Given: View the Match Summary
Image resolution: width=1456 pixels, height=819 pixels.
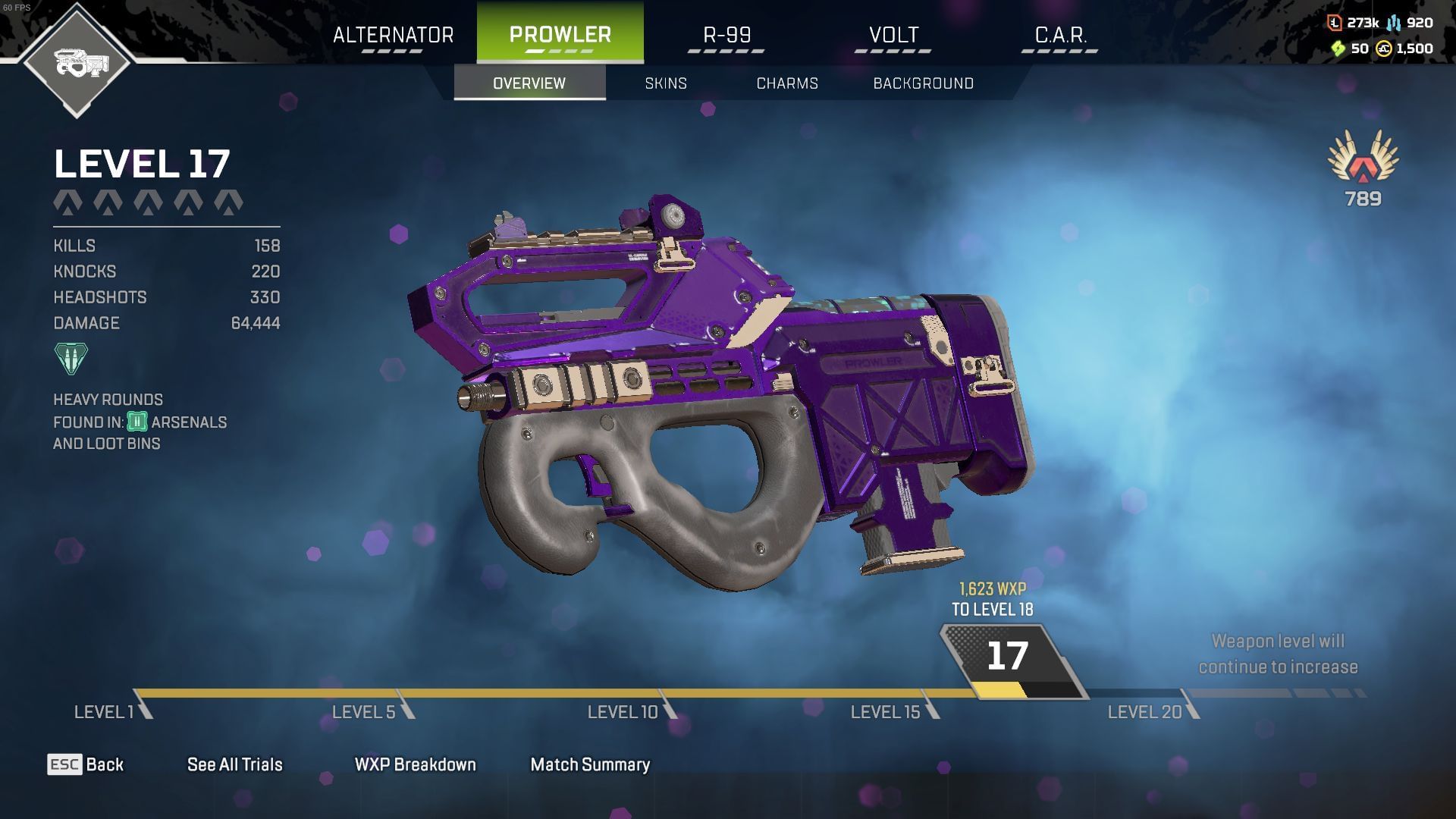Looking at the screenshot, I should pos(590,764).
